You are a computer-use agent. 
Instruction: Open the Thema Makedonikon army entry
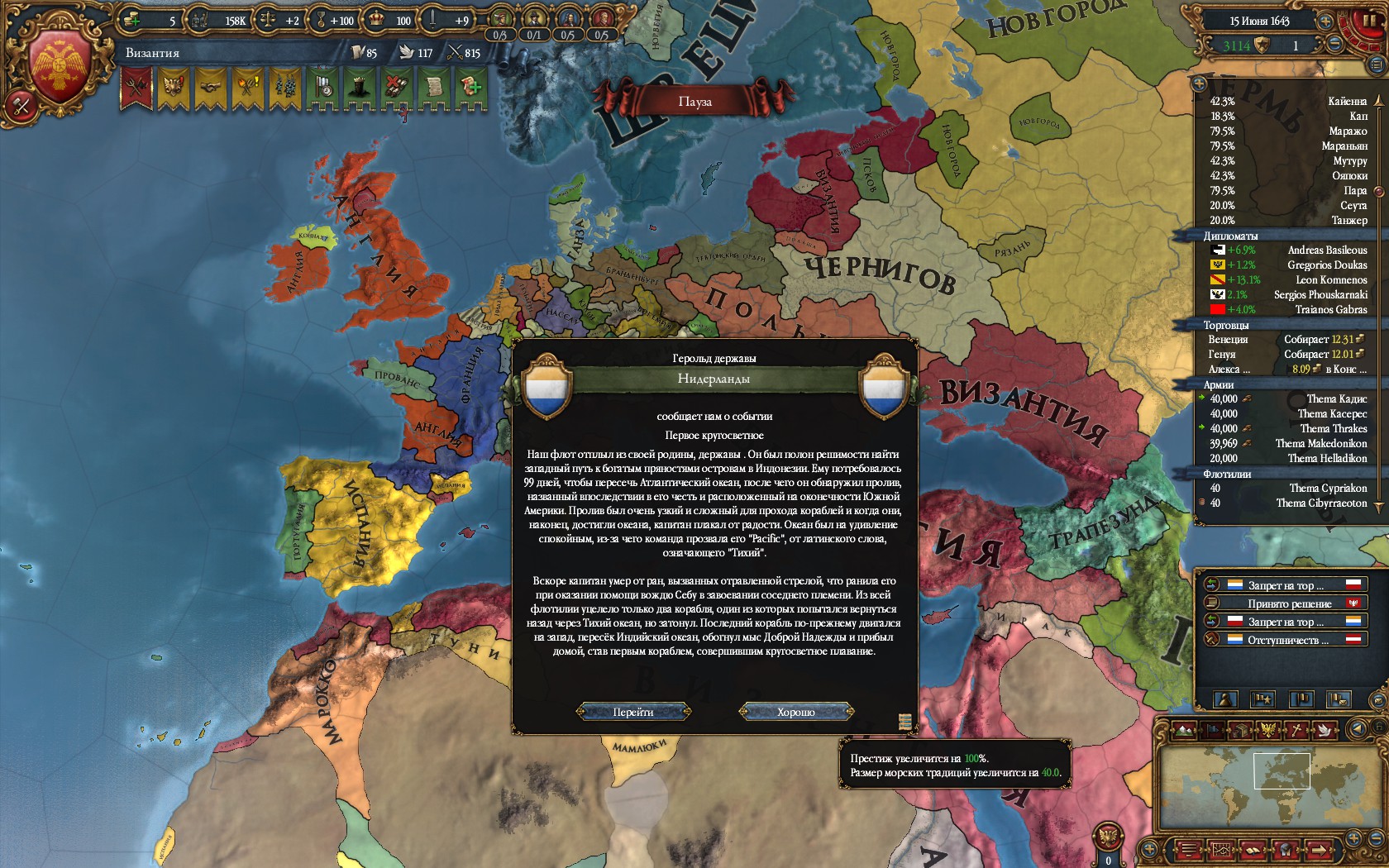[1320, 443]
